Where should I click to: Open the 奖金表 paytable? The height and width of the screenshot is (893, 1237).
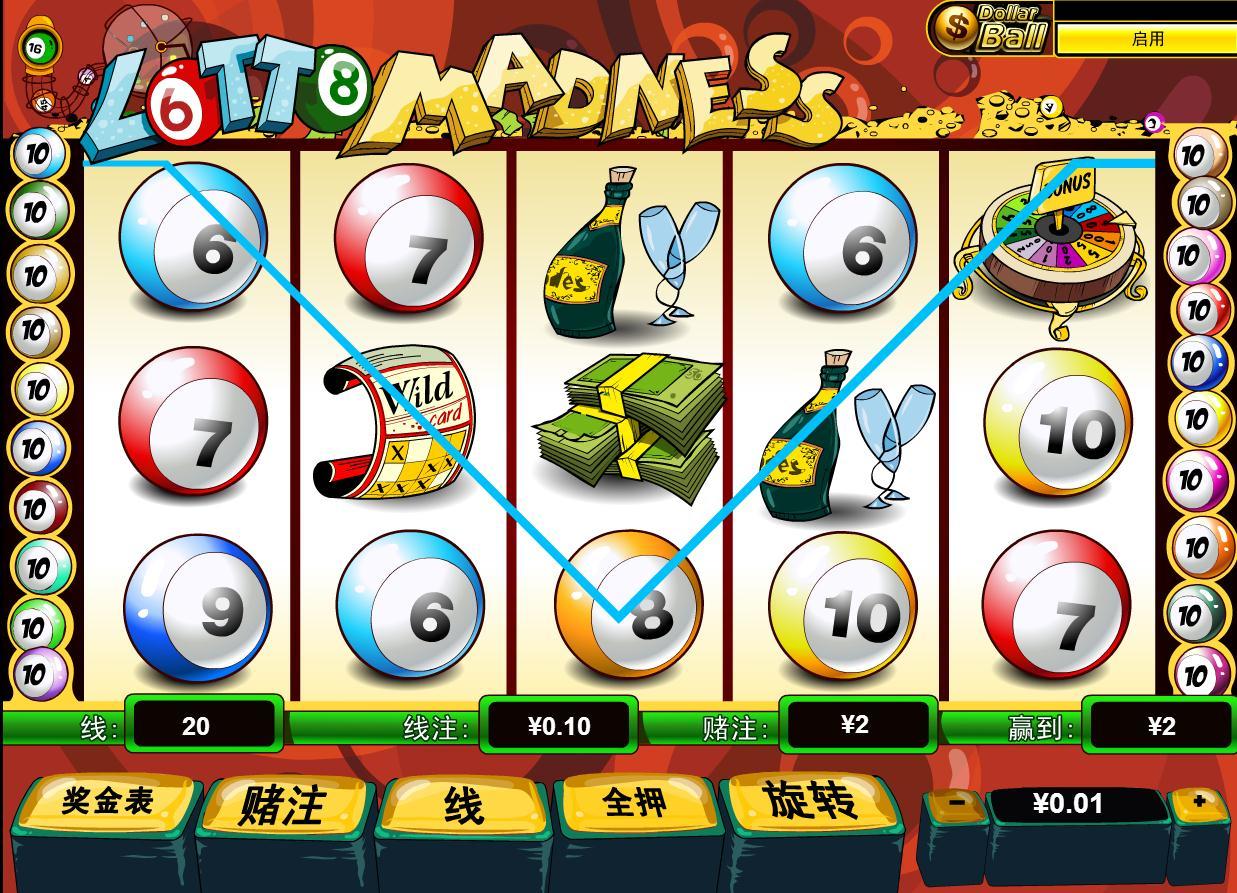pos(107,802)
